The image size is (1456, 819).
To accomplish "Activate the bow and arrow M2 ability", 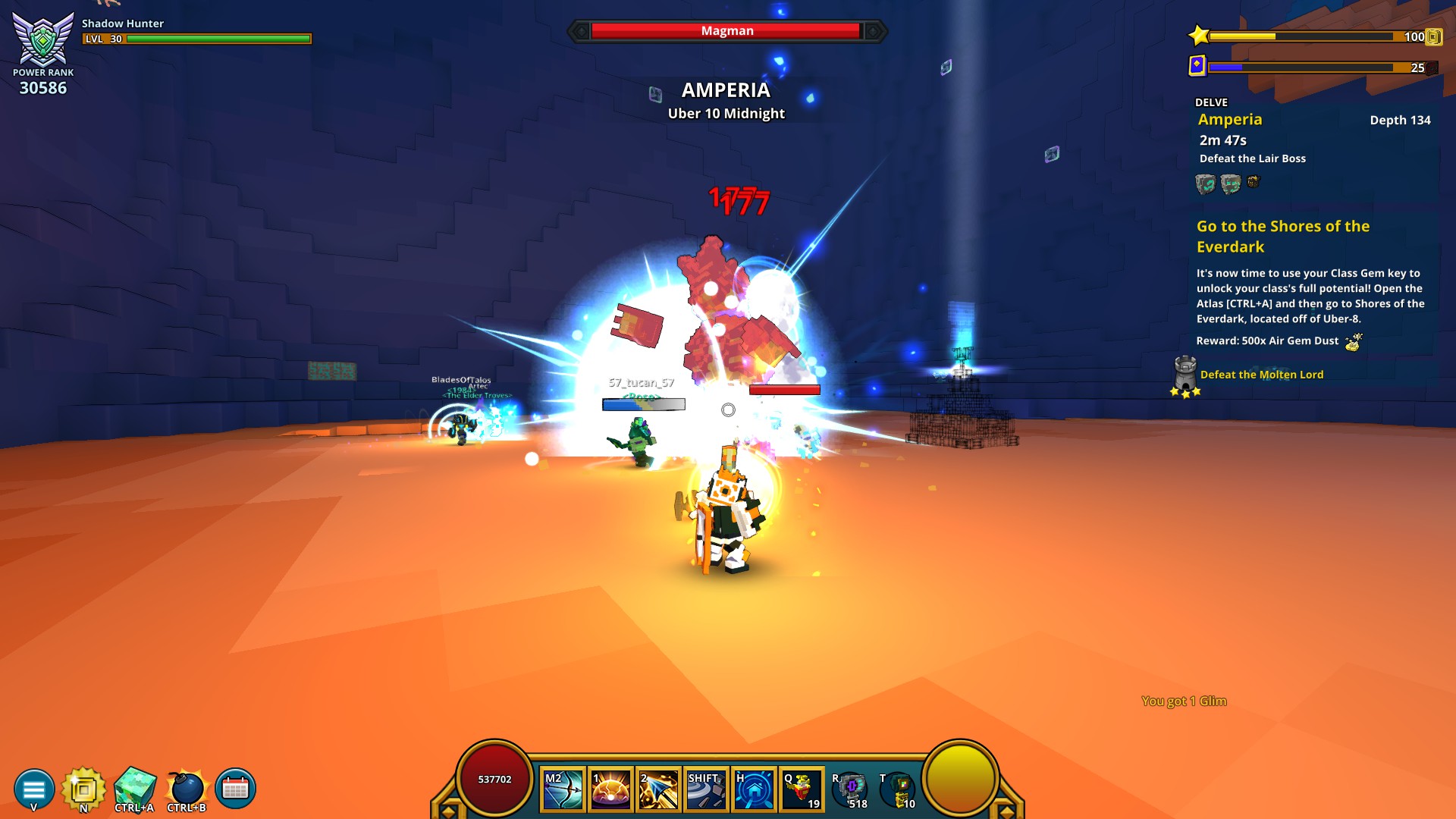I will pos(563,790).
